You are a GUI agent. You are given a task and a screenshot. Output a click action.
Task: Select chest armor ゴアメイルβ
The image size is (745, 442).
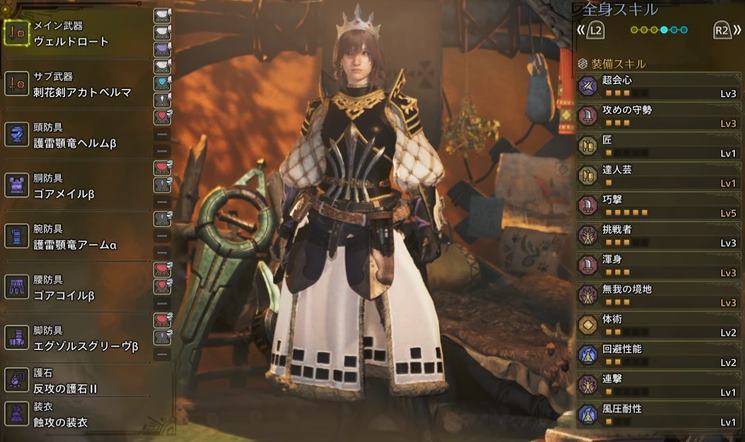(75, 184)
